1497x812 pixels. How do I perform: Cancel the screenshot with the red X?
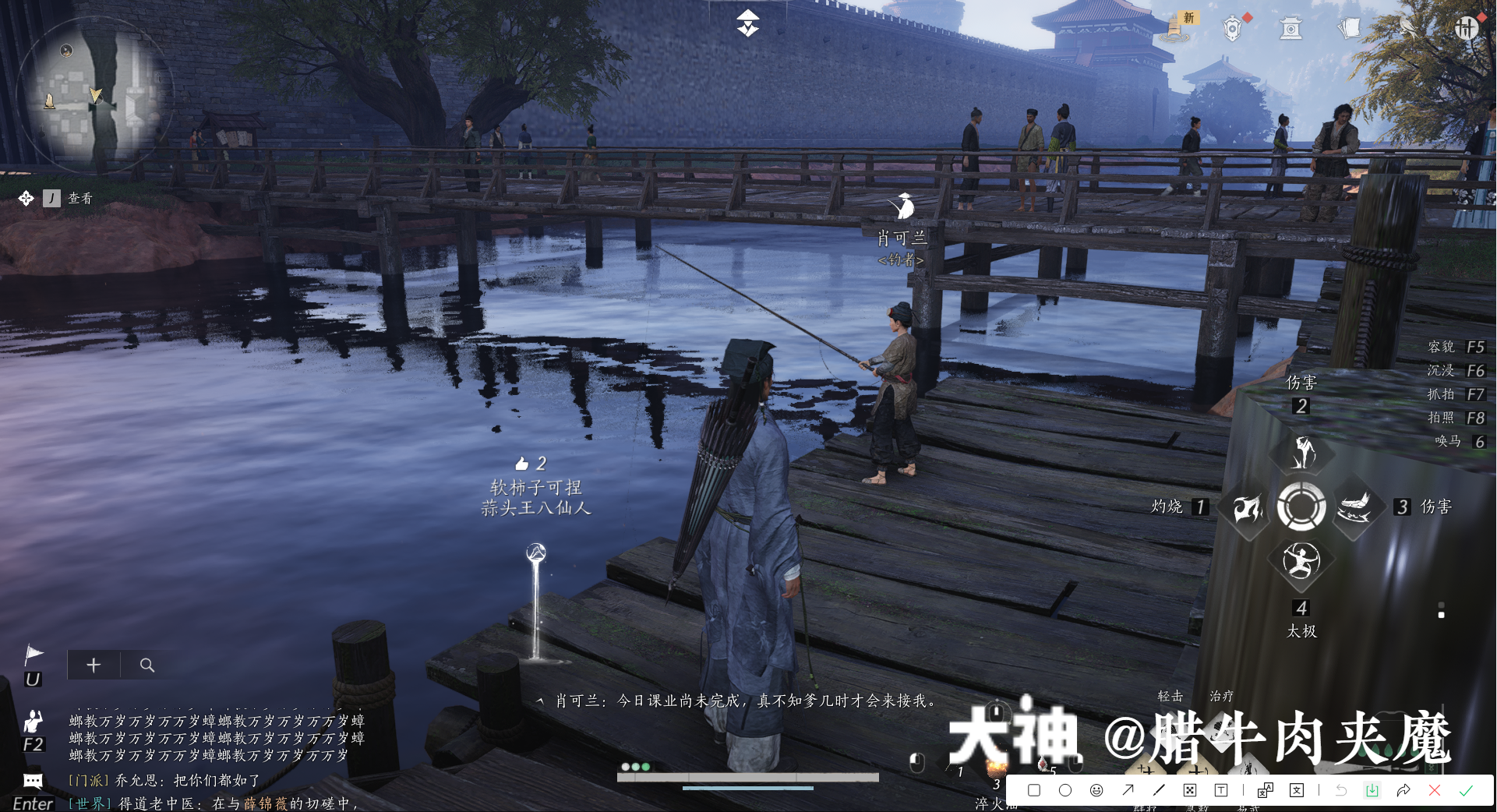coord(1435,790)
